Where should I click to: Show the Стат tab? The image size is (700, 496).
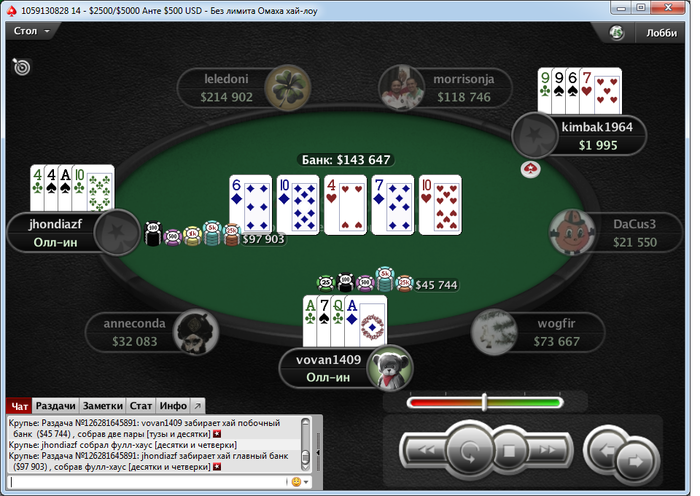click(x=141, y=406)
